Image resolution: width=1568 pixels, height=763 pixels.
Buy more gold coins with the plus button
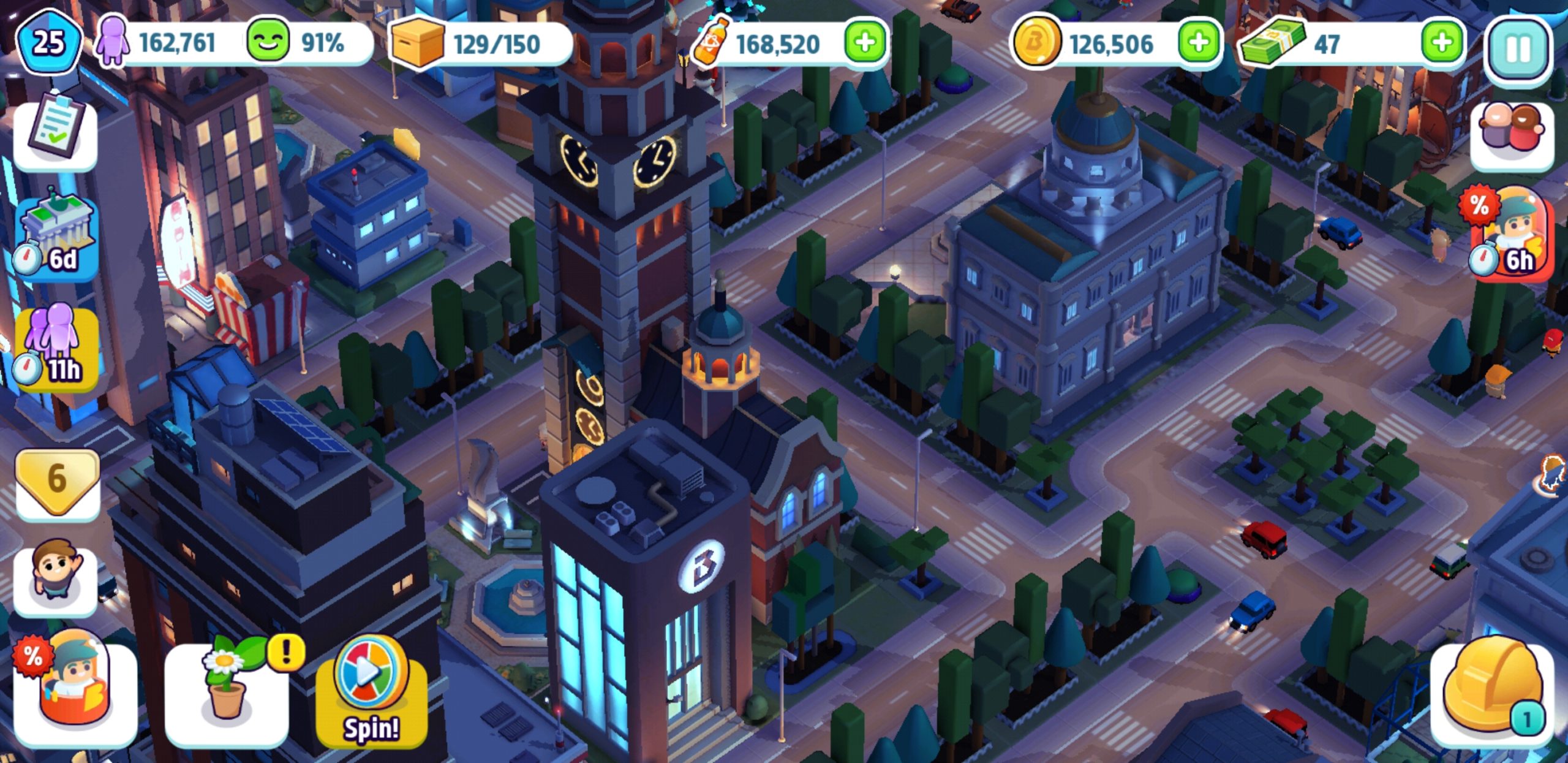pos(1198,43)
